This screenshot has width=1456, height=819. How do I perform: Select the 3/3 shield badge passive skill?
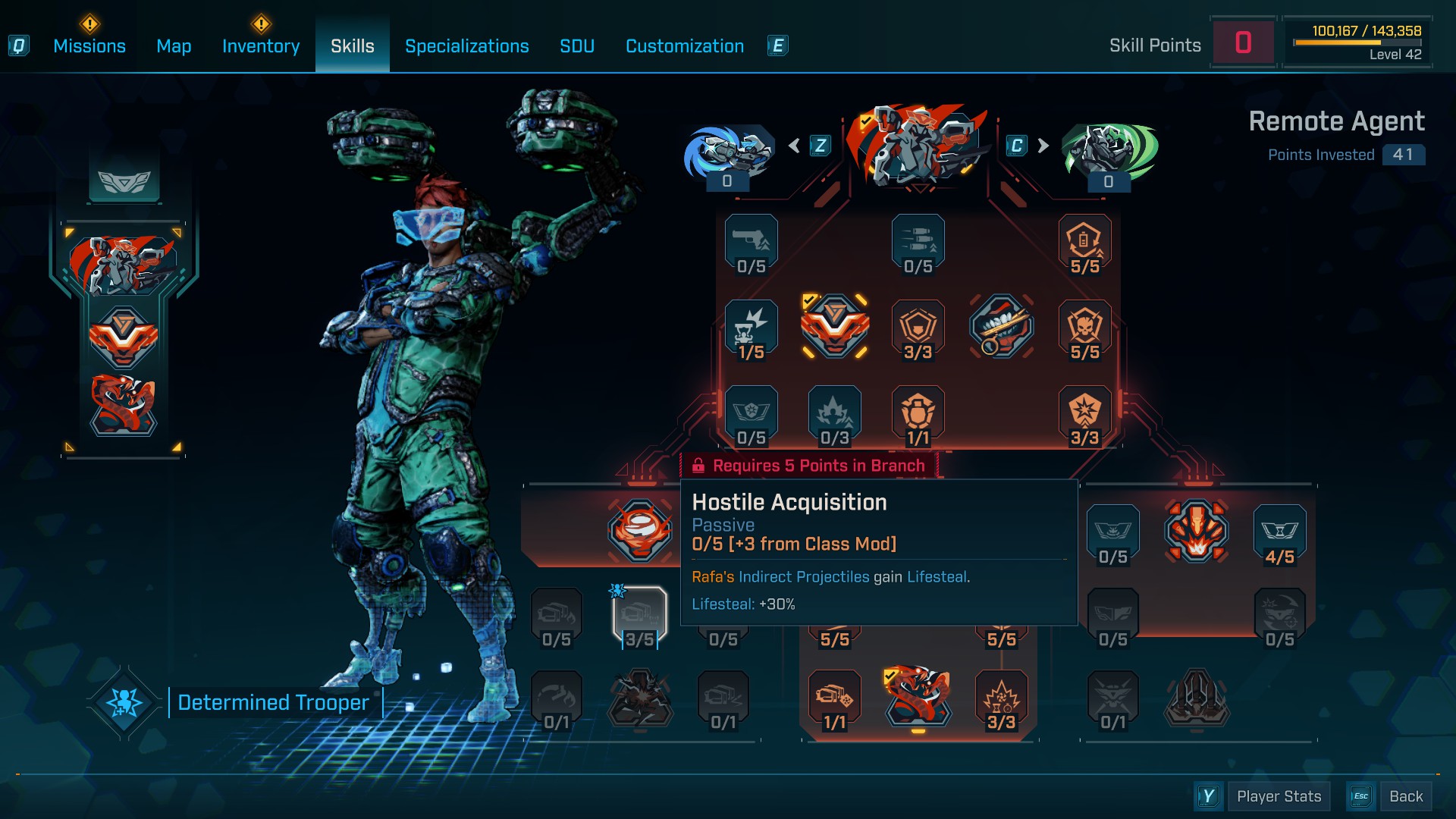point(918,328)
